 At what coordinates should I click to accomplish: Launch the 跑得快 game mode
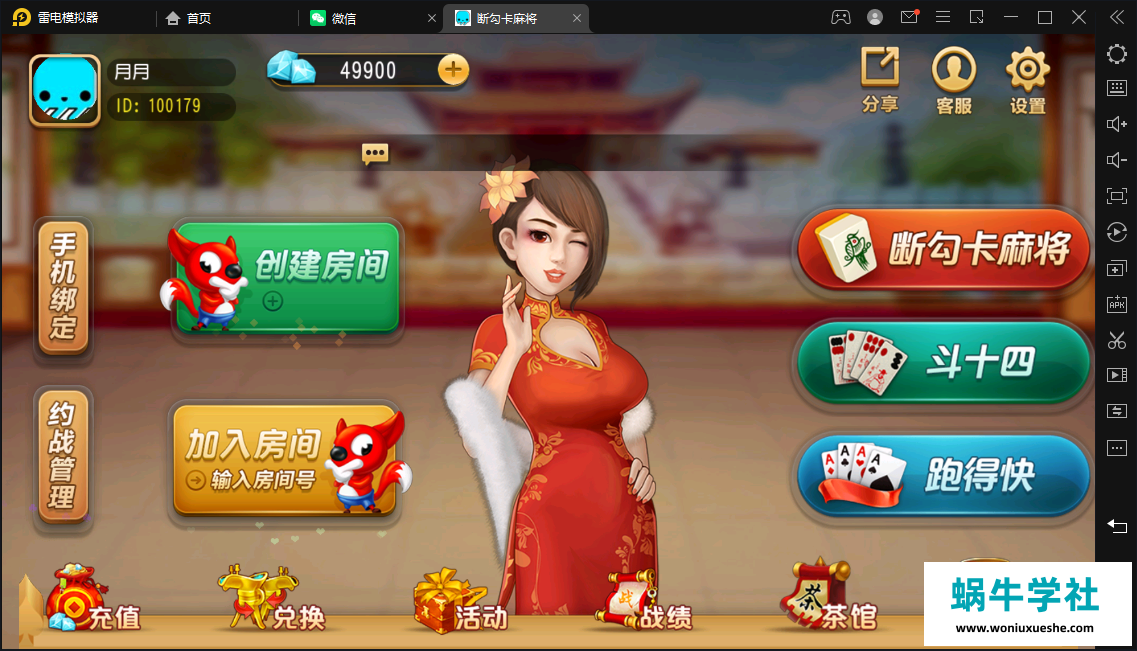pyautogui.click(x=944, y=476)
